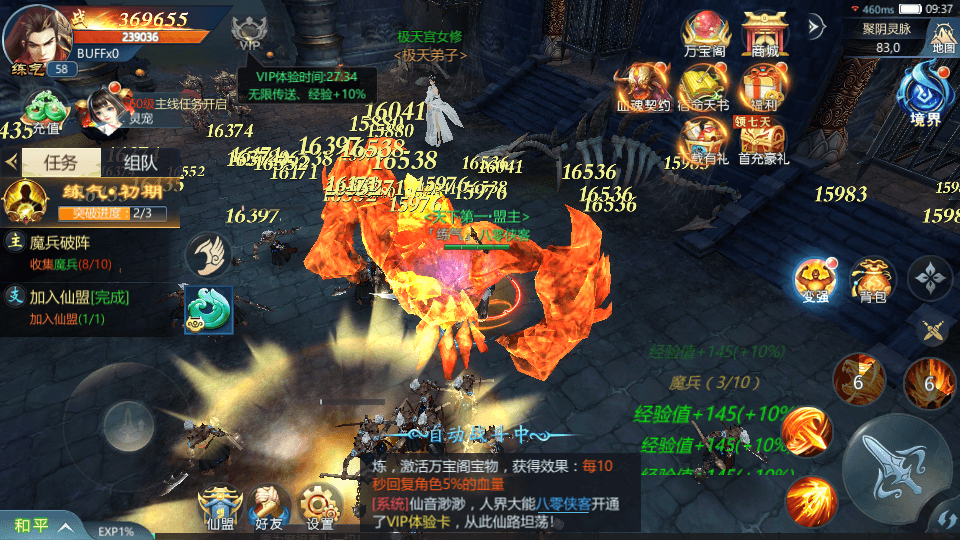Open the 好友 friends list
The height and width of the screenshot is (540, 960).
(x=268, y=506)
